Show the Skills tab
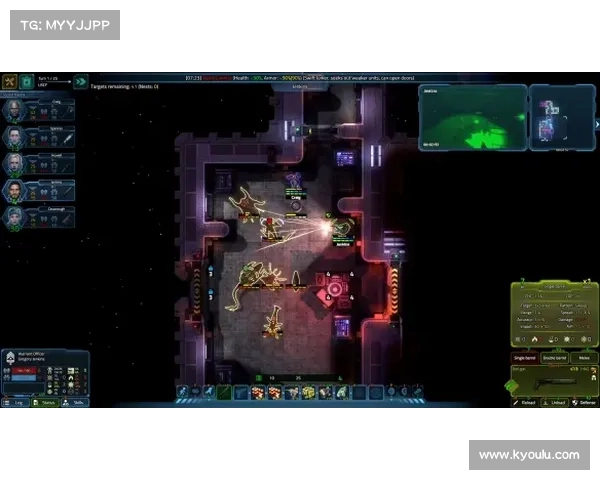This screenshot has width=600, height=480. point(75,403)
